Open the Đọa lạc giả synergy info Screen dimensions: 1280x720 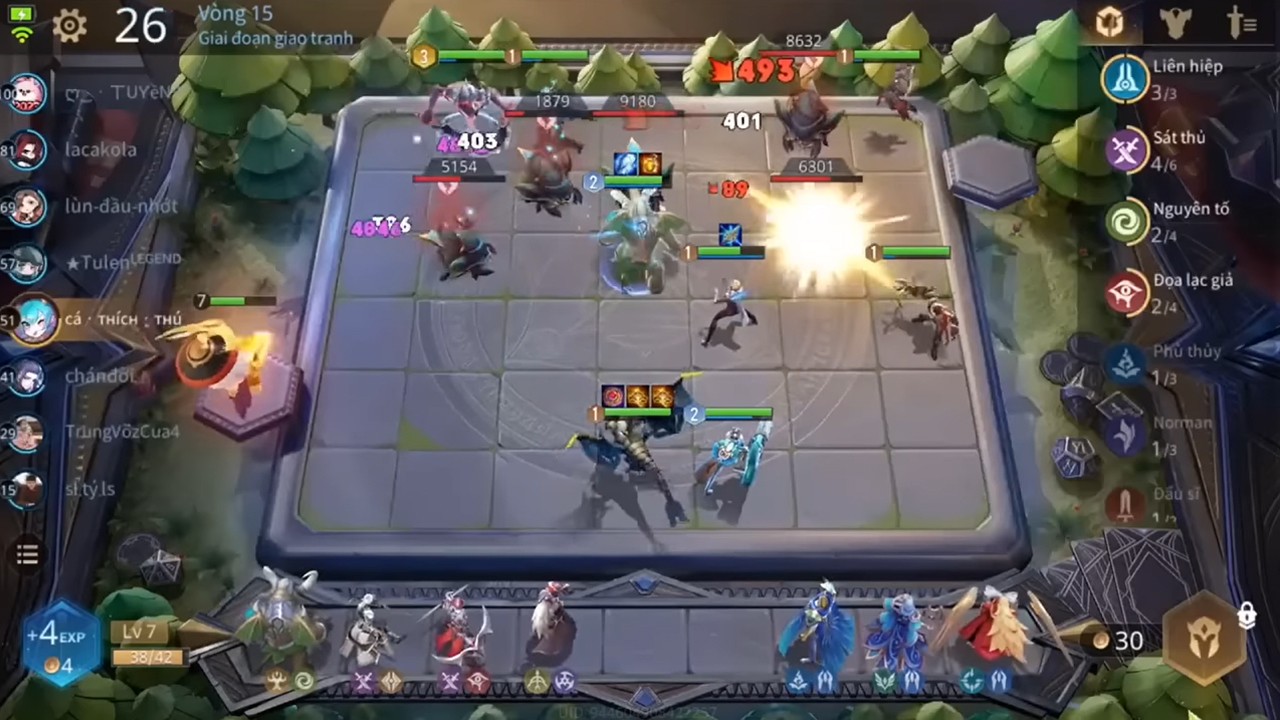click(1127, 292)
